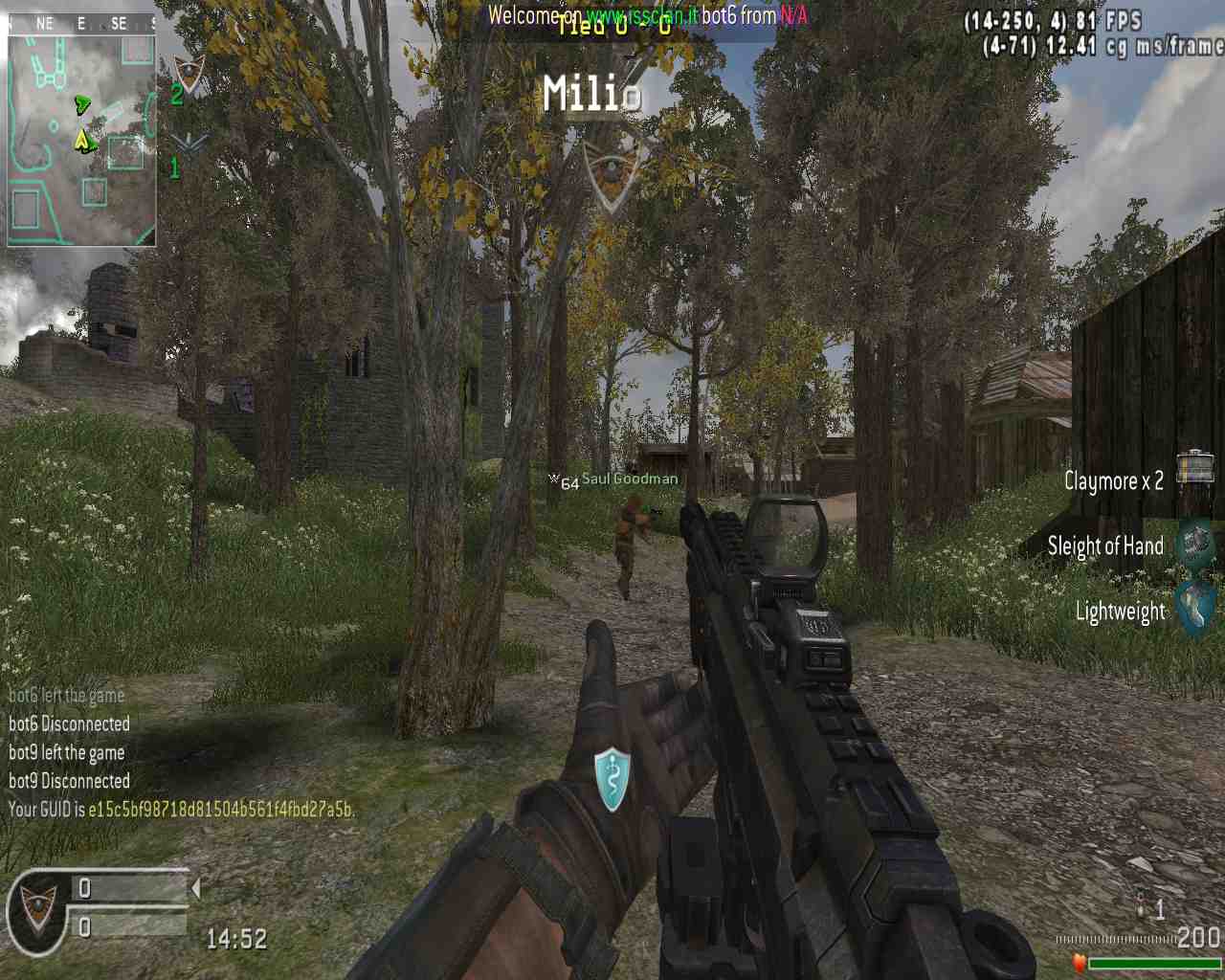Image resolution: width=1225 pixels, height=980 pixels.
Task: Click the Sleight of Hand perk icon
Action: click(x=1195, y=543)
